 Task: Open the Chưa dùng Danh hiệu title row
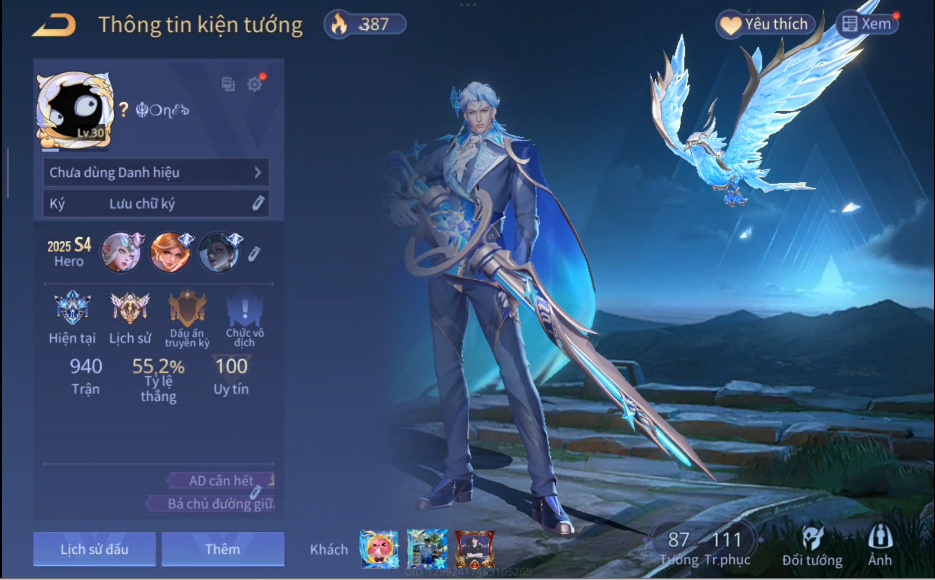click(156, 172)
